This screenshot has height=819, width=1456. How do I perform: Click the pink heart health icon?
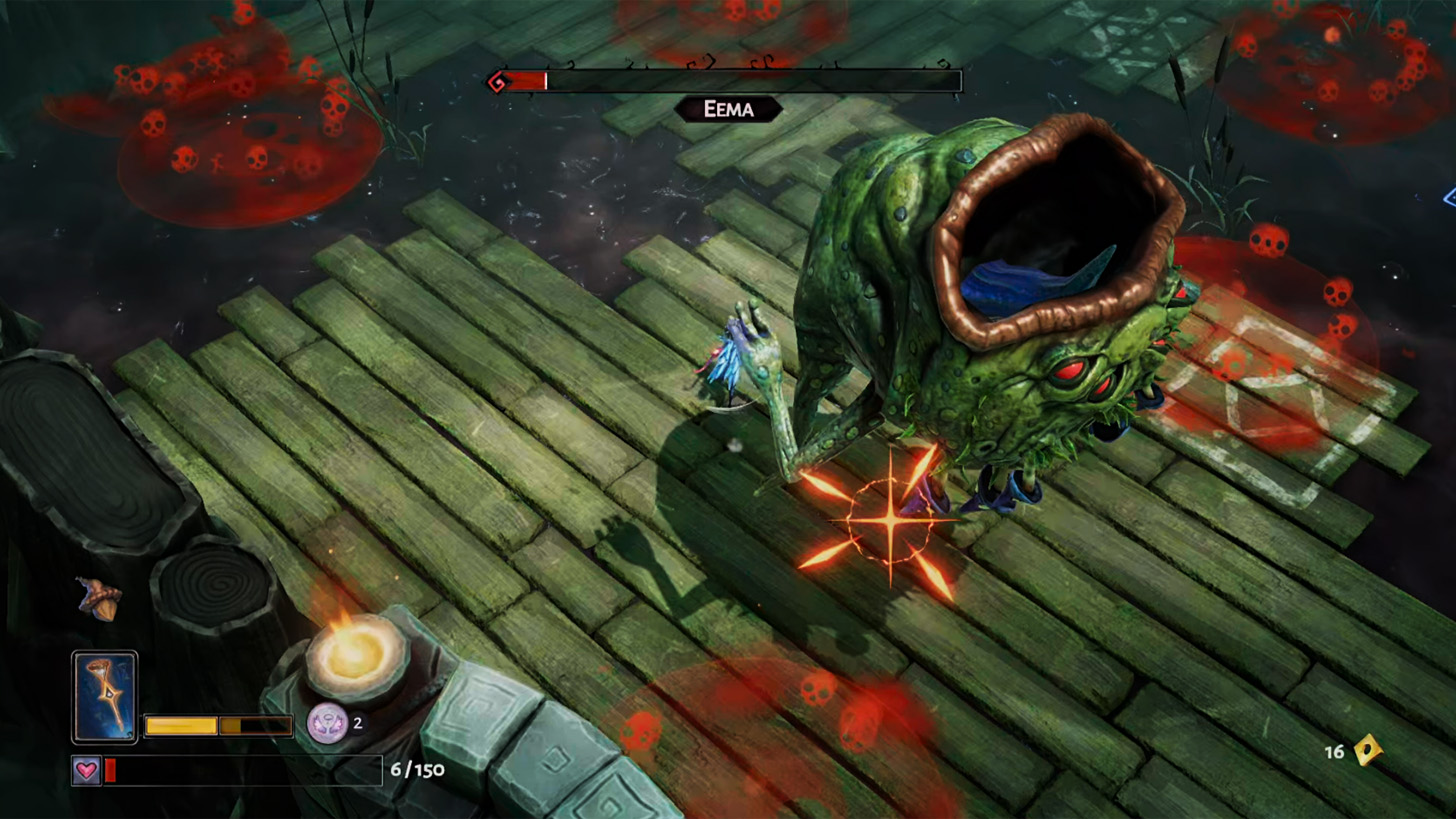(86, 770)
